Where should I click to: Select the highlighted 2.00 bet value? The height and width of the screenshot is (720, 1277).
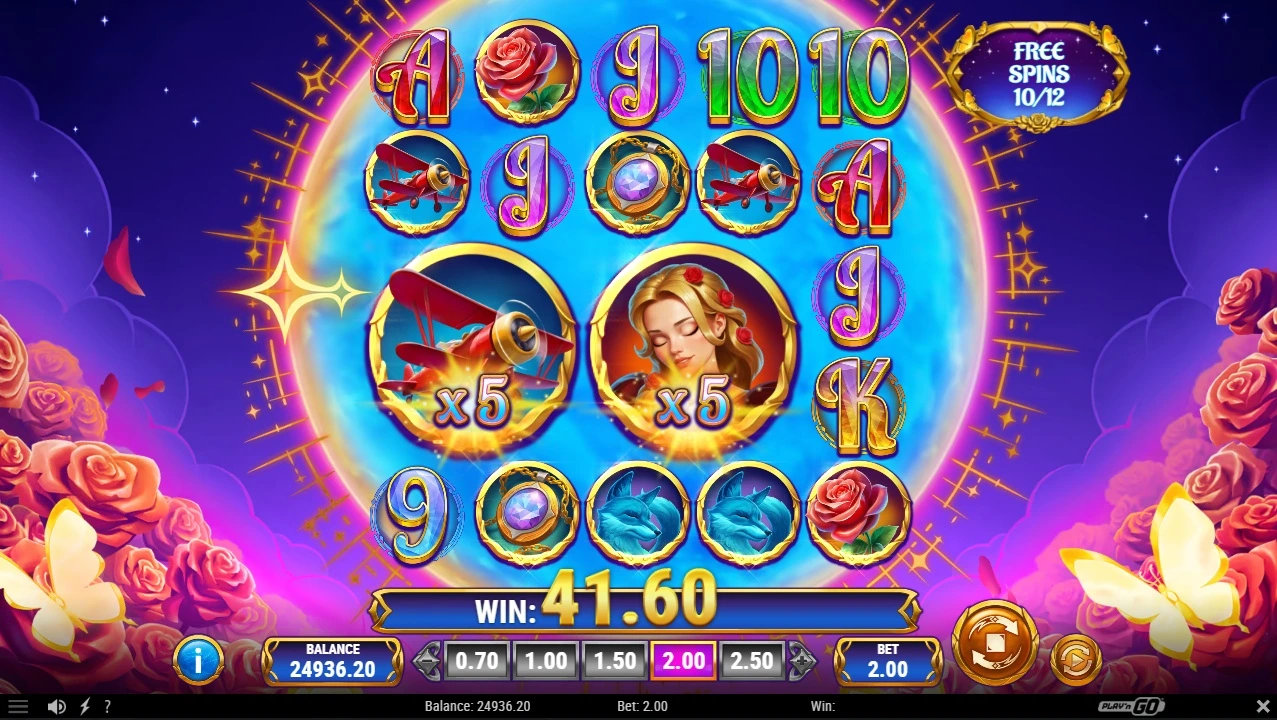click(684, 661)
